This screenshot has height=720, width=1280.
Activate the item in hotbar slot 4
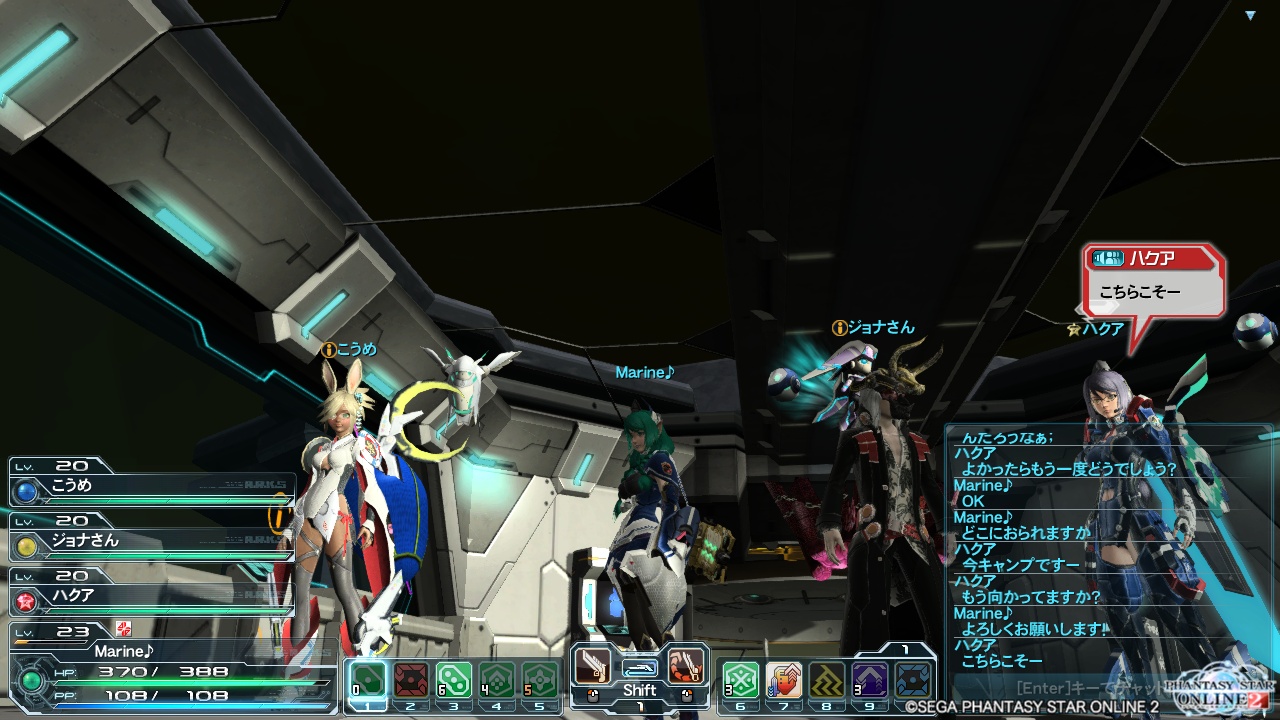tap(497, 680)
